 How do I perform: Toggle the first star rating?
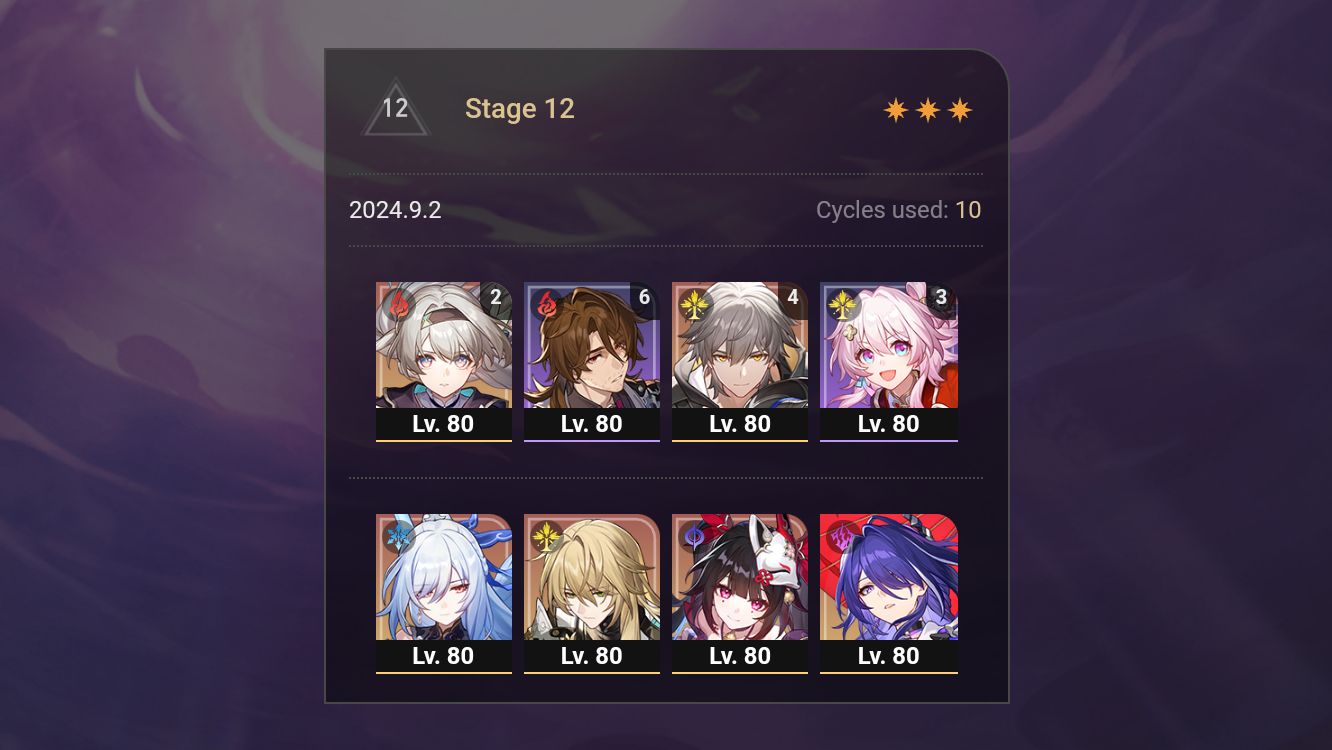point(893,109)
